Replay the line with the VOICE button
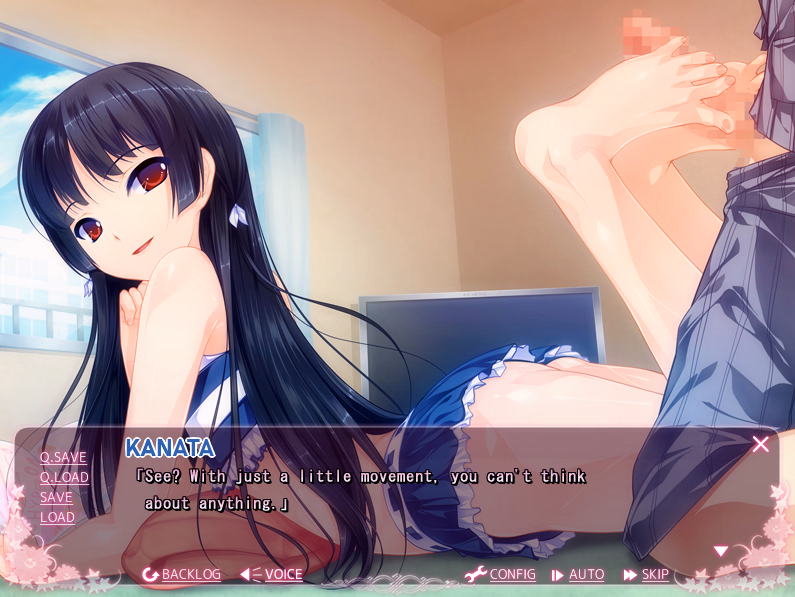The width and height of the screenshot is (795, 597). click(x=272, y=574)
